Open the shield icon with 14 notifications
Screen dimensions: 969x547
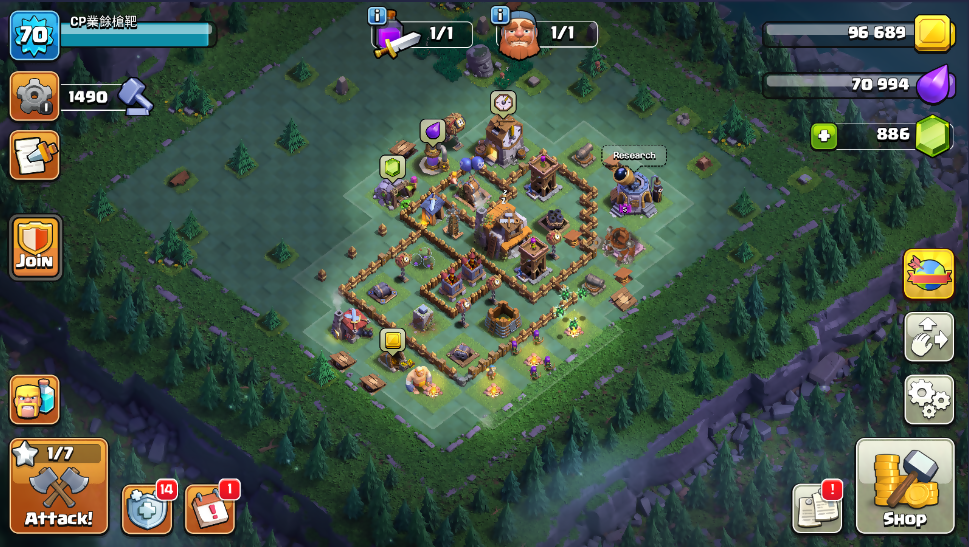pos(147,509)
